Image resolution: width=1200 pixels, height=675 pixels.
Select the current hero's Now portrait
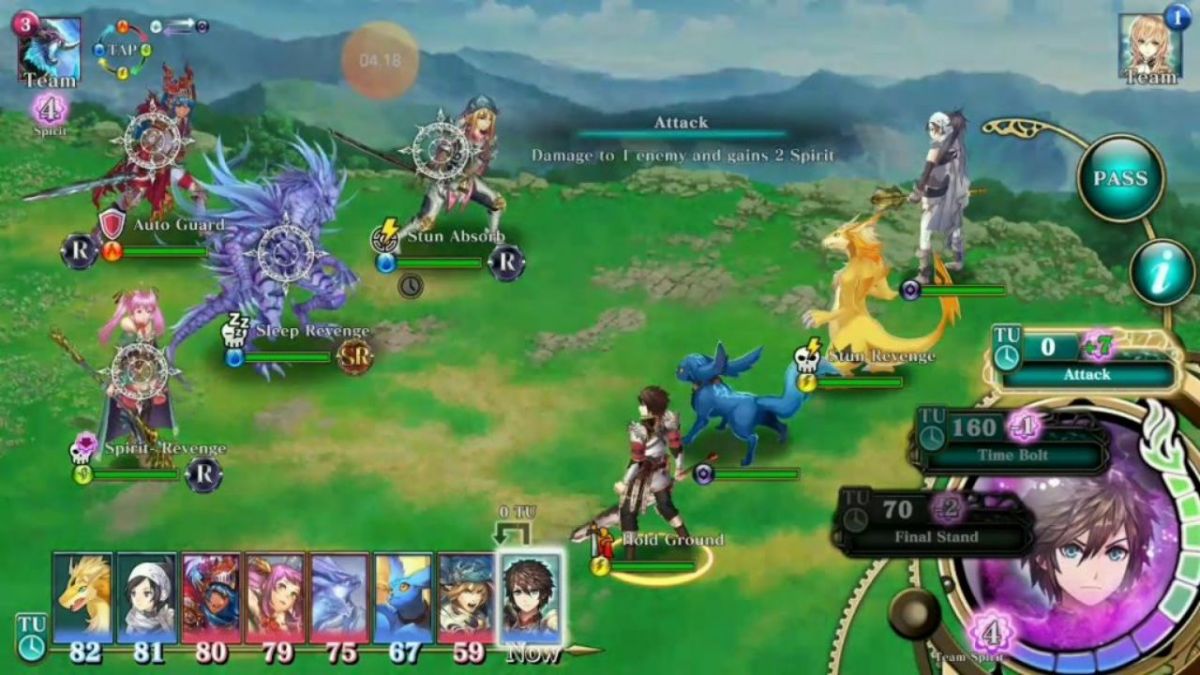pyautogui.click(x=530, y=598)
